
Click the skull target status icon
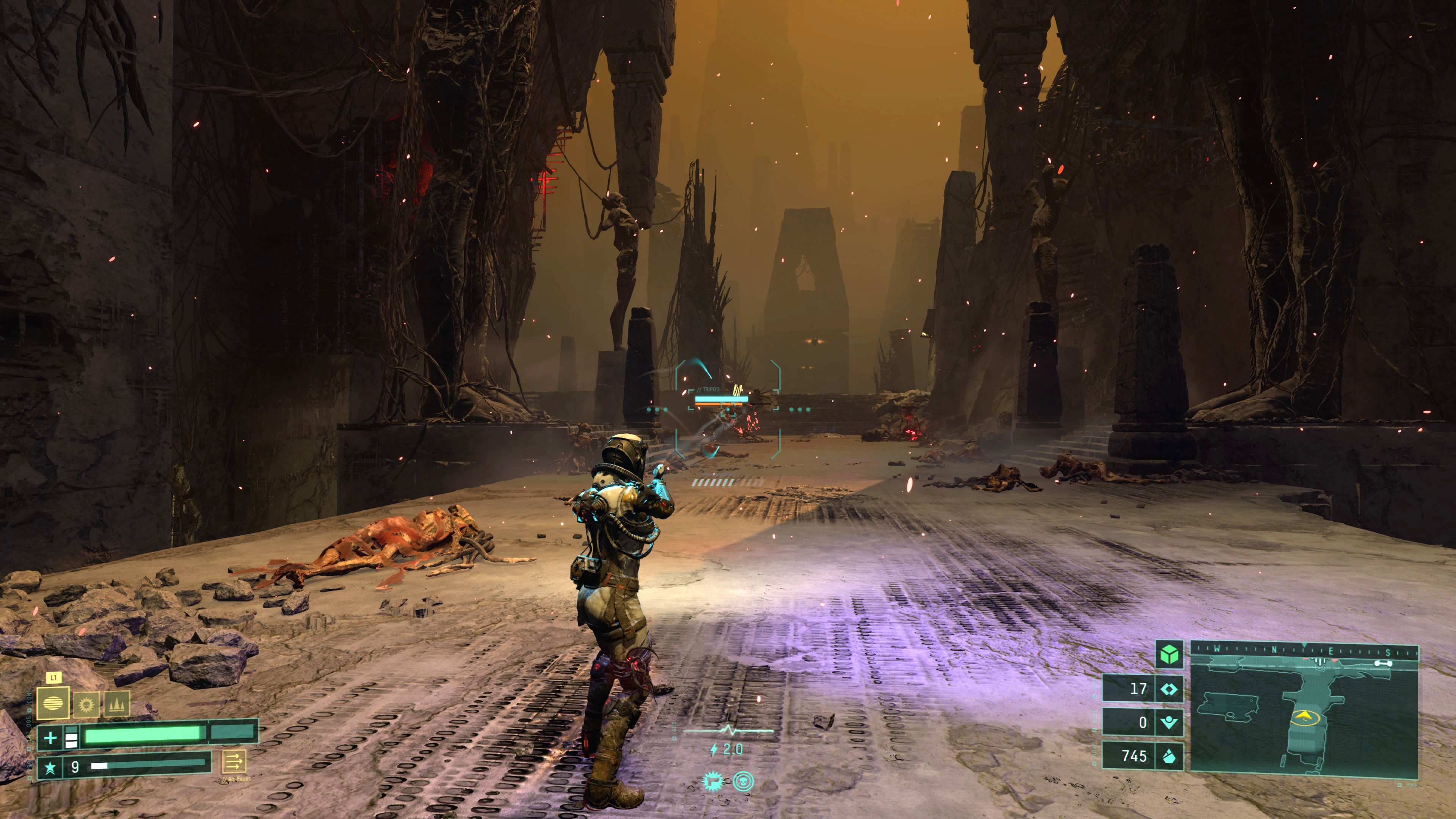(743, 782)
